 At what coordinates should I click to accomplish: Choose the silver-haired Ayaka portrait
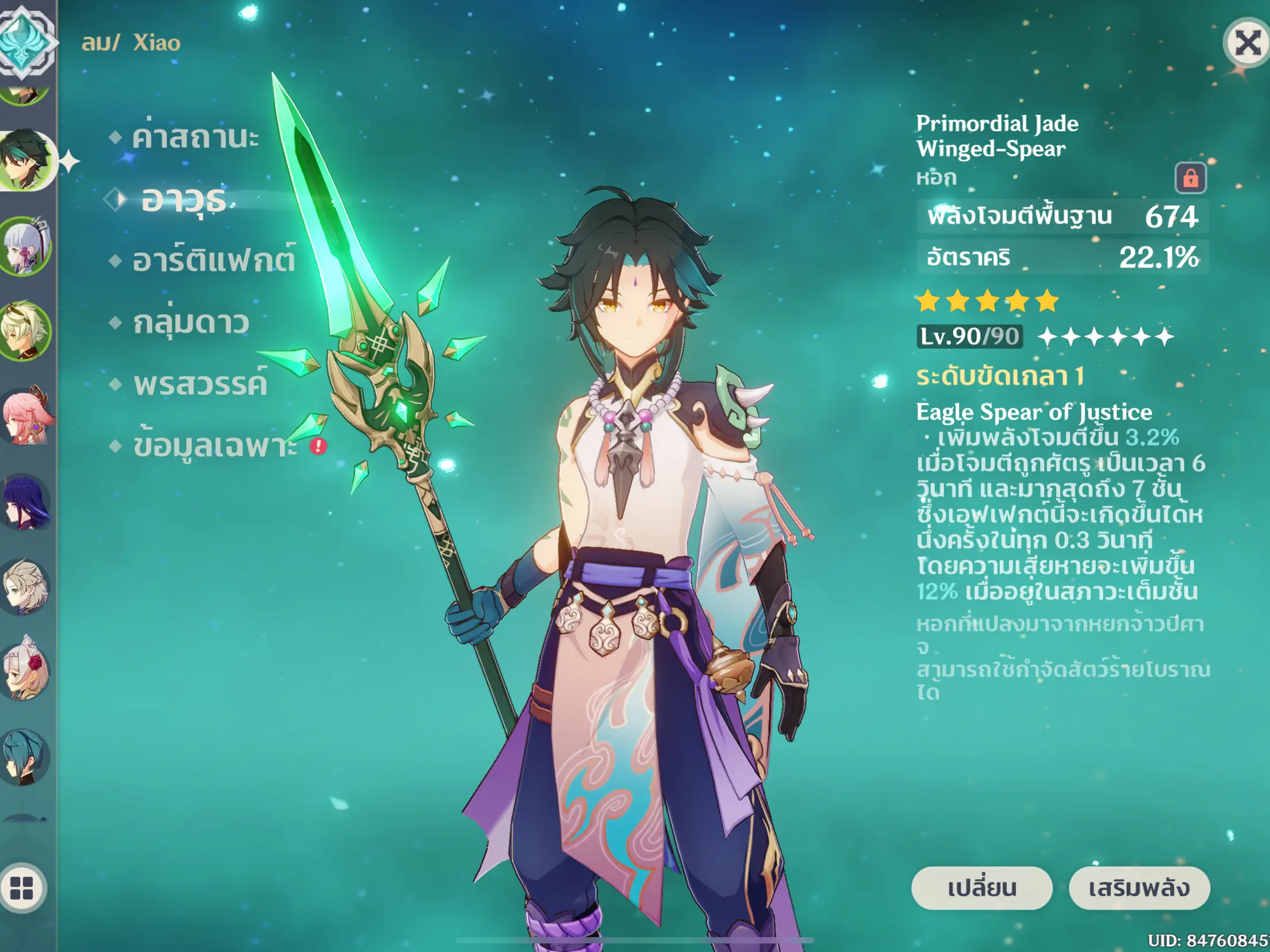click(26, 246)
